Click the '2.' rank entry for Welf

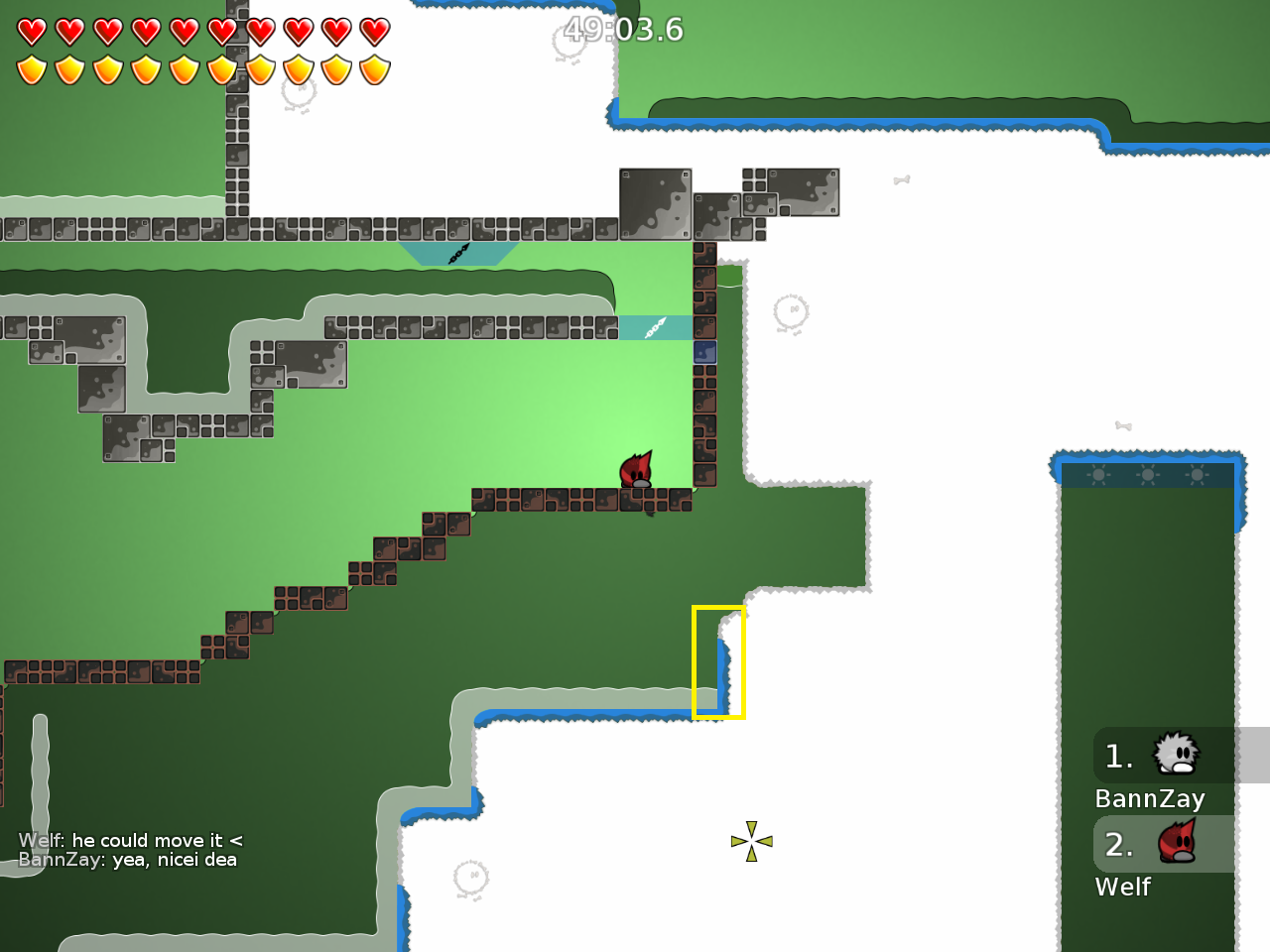pyautogui.click(x=1118, y=845)
